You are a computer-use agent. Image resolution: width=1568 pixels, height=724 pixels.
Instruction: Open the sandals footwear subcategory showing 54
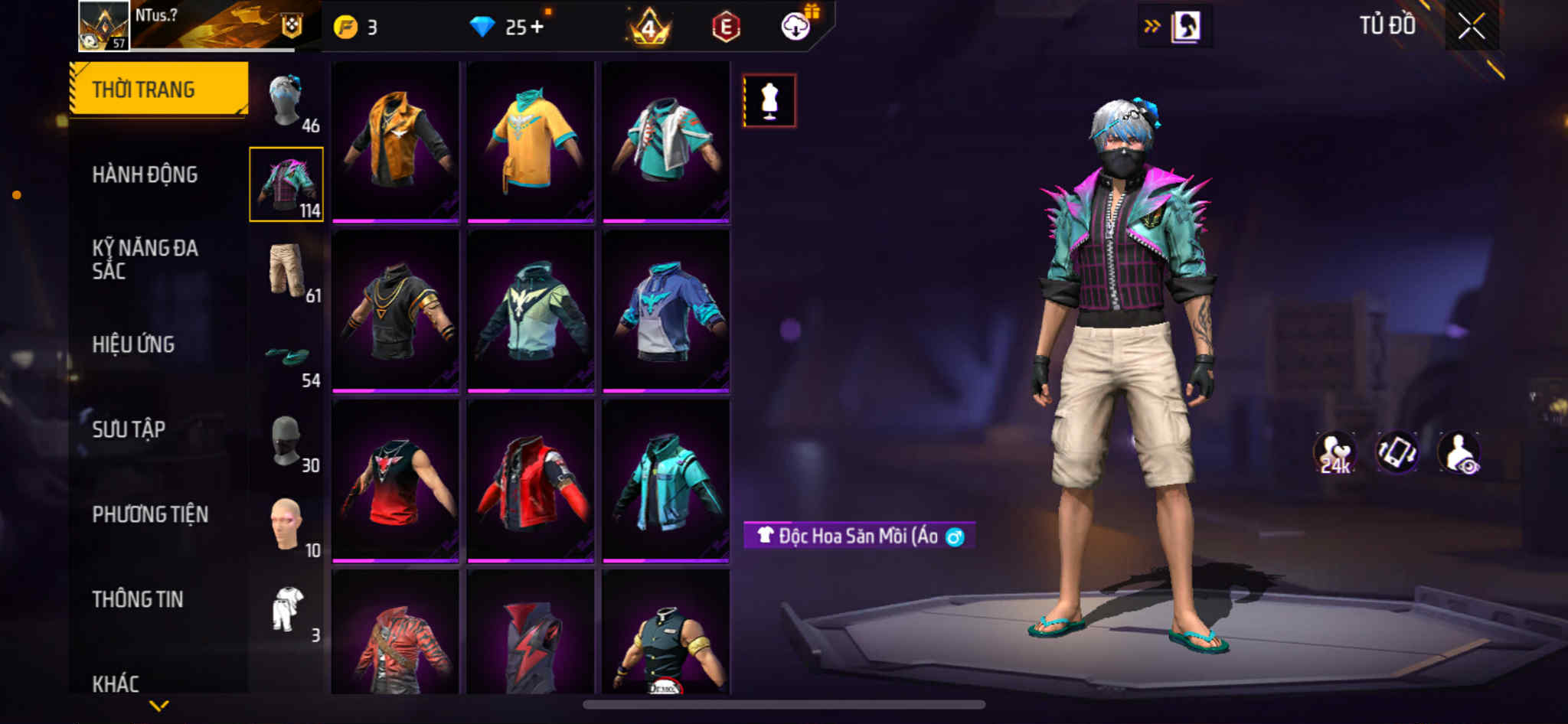click(288, 359)
